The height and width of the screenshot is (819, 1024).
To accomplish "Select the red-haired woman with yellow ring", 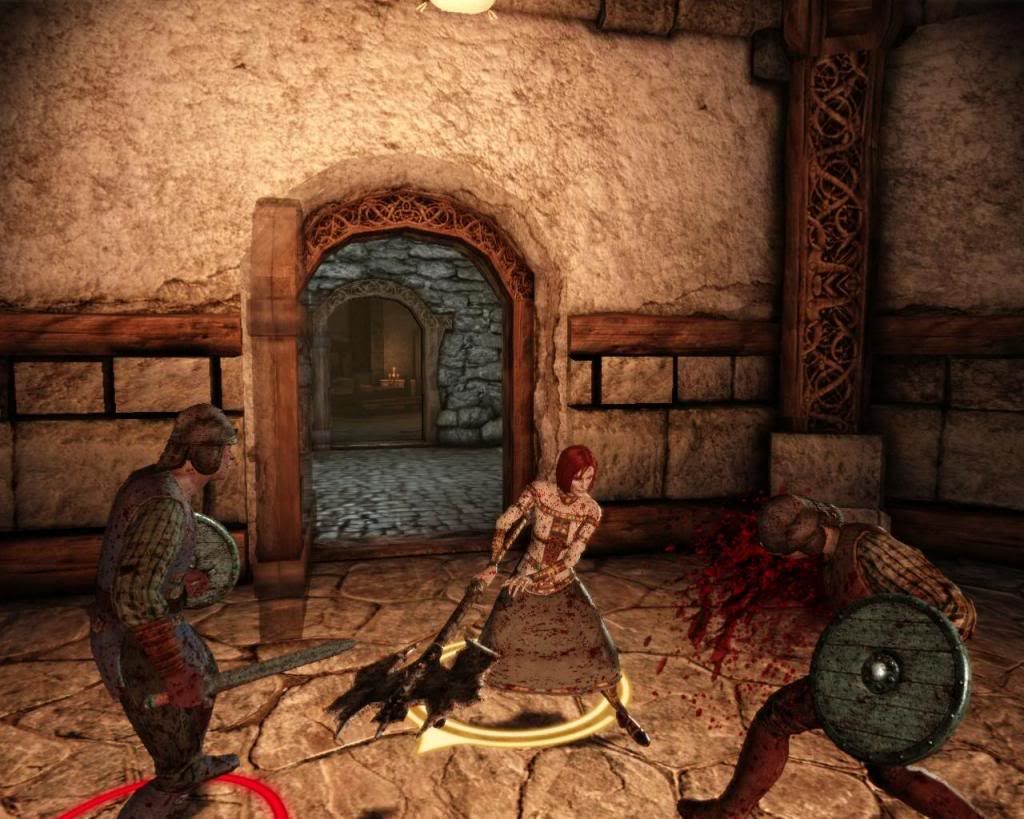I will click(x=548, y=580).
